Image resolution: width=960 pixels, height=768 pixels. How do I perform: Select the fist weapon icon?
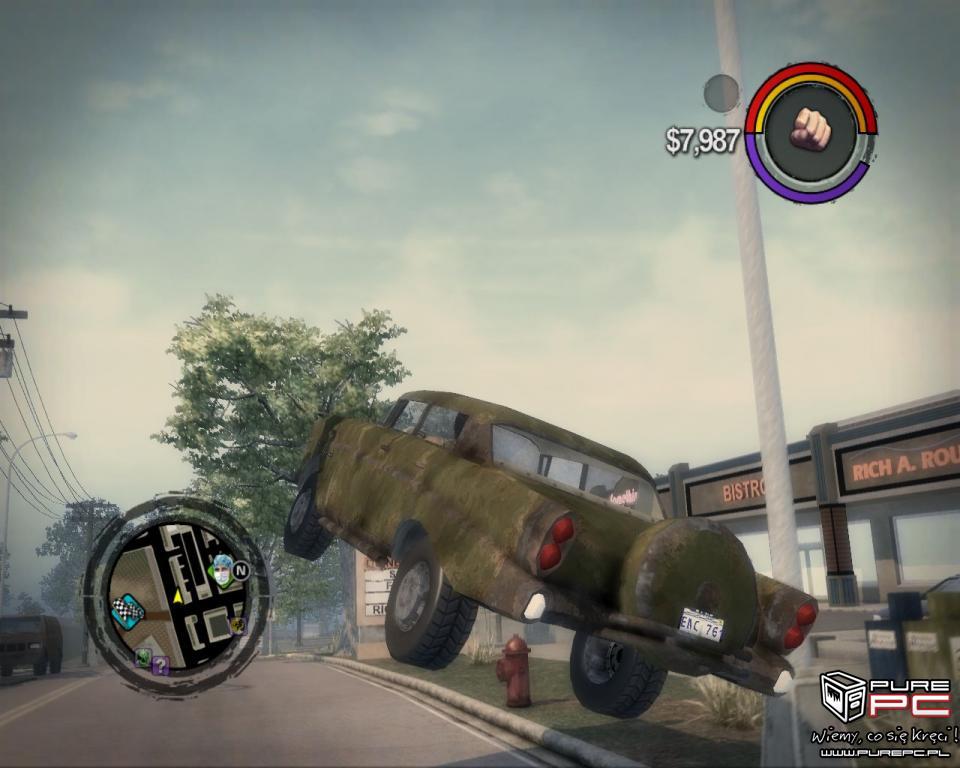click(811, 129)
